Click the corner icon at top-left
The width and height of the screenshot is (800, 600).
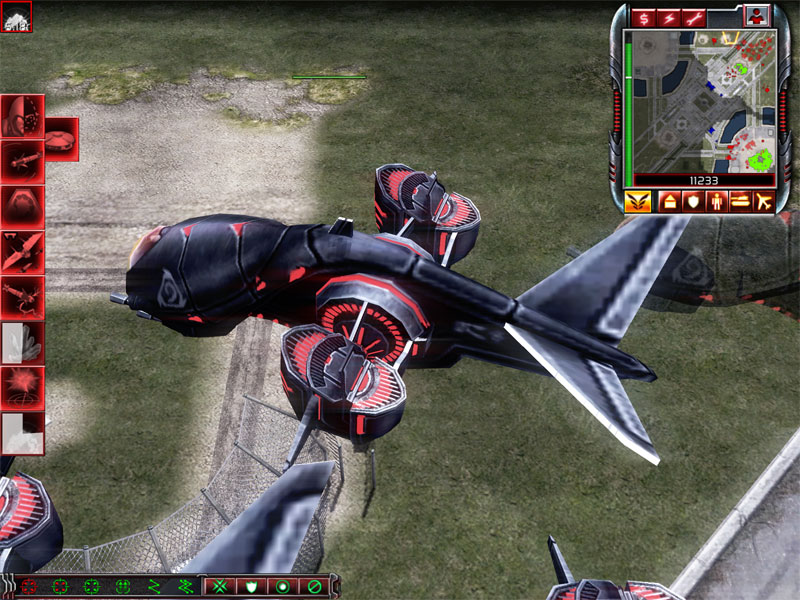(x=16, y=16)
